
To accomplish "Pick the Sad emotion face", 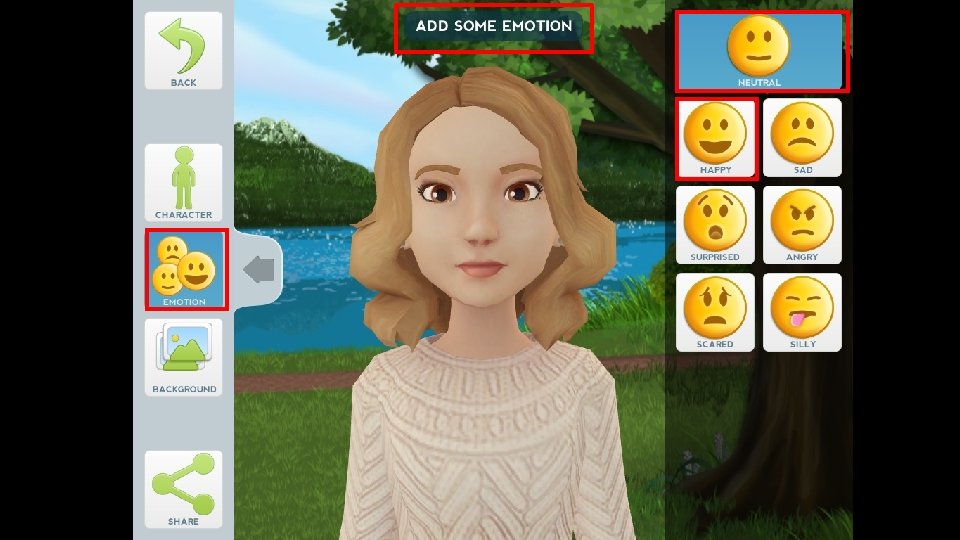I will [x=802, y=138].
